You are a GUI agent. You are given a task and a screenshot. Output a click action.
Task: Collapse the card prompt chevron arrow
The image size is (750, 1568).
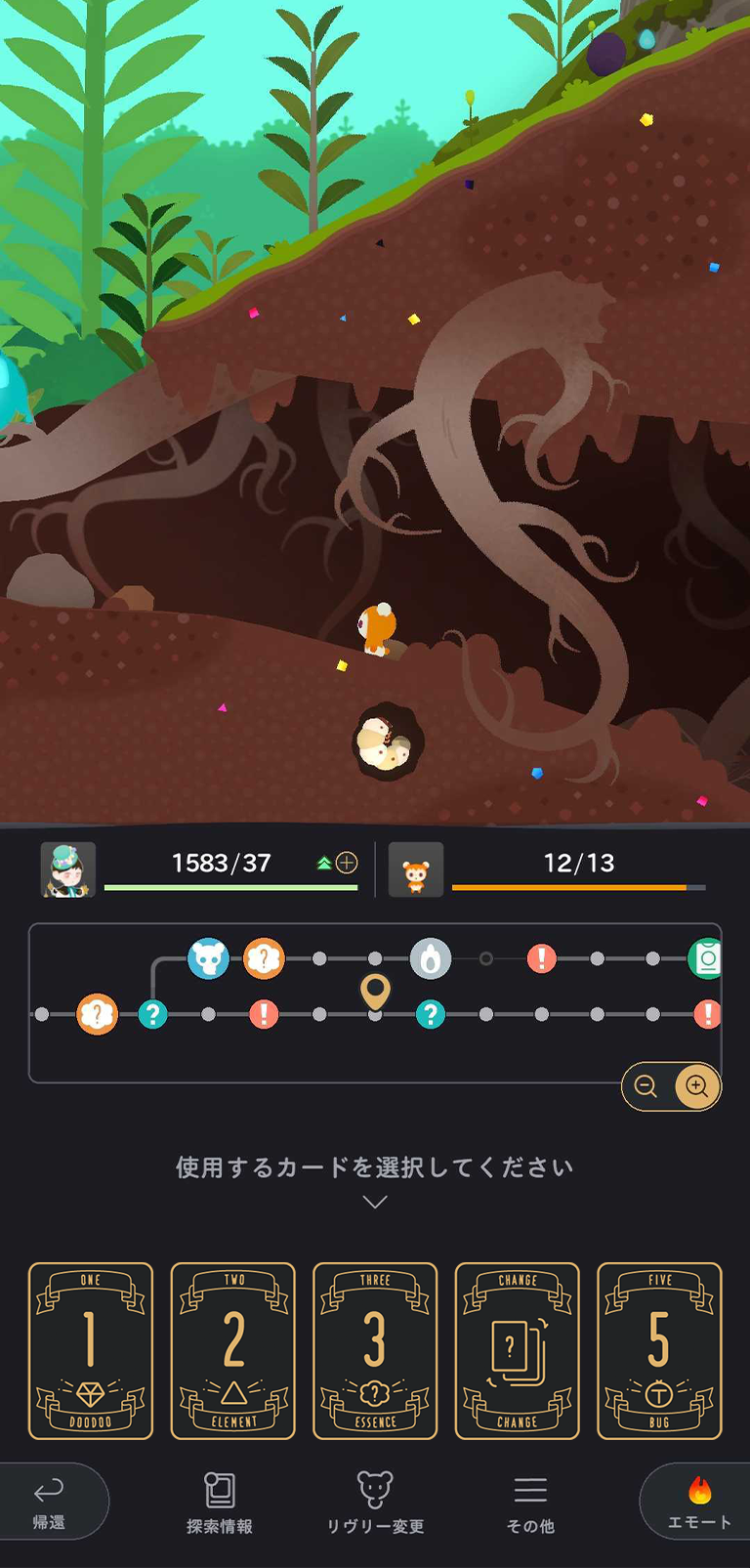[375, 1202]
